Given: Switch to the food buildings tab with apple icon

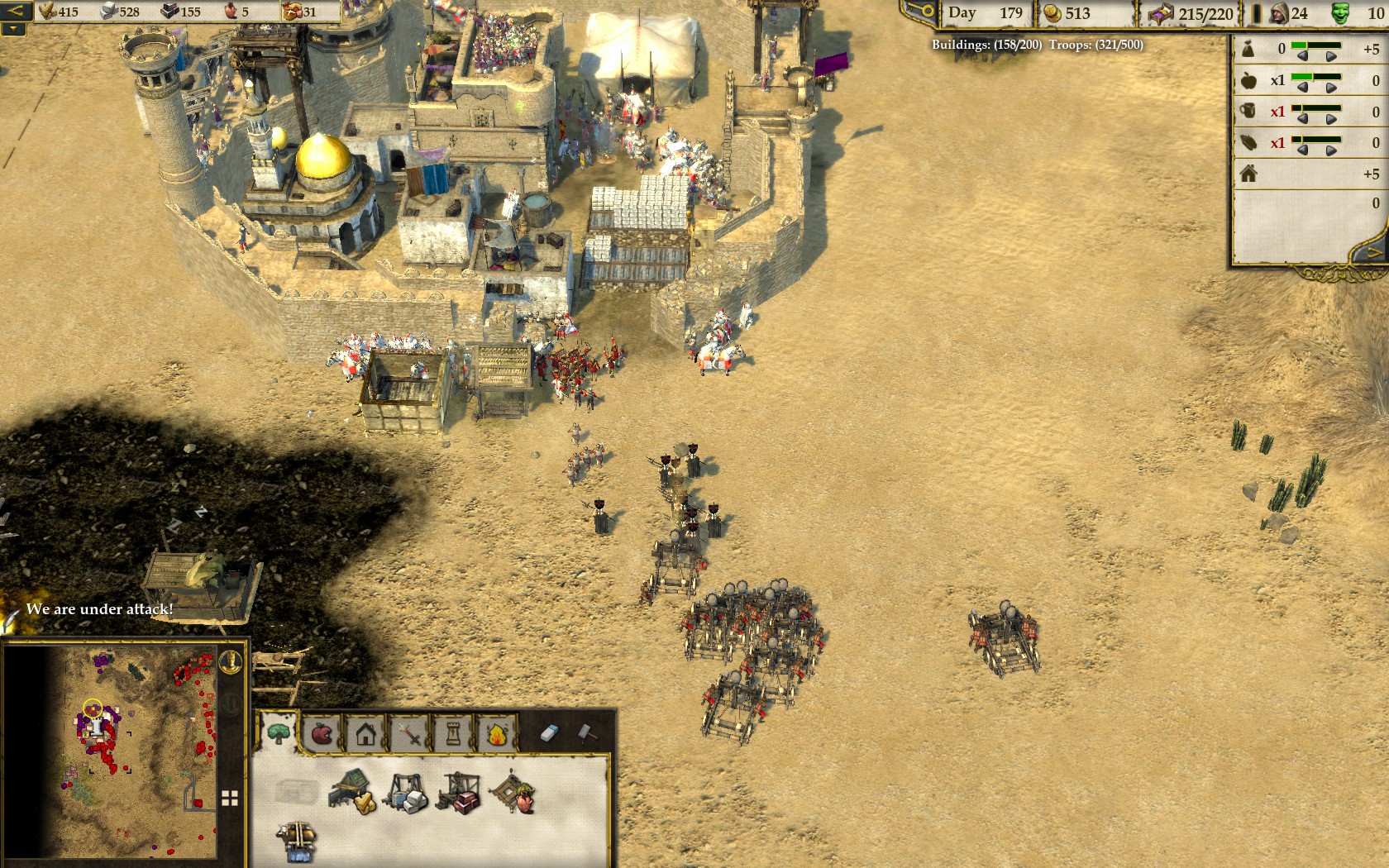Looking at the screenshot, I should click(321, 733).
